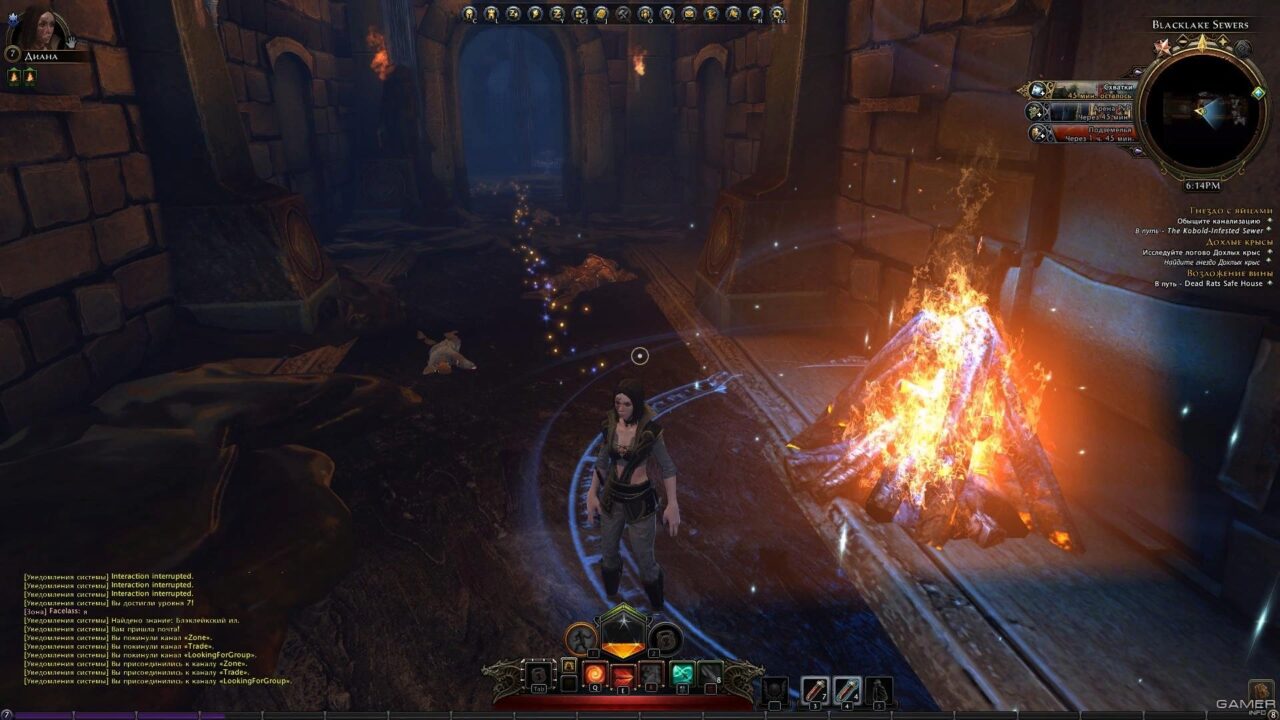Toggle the diamond next to Dead Rats Safe House
This screenshot has height=720, width=1280.
pos(1269,283)
